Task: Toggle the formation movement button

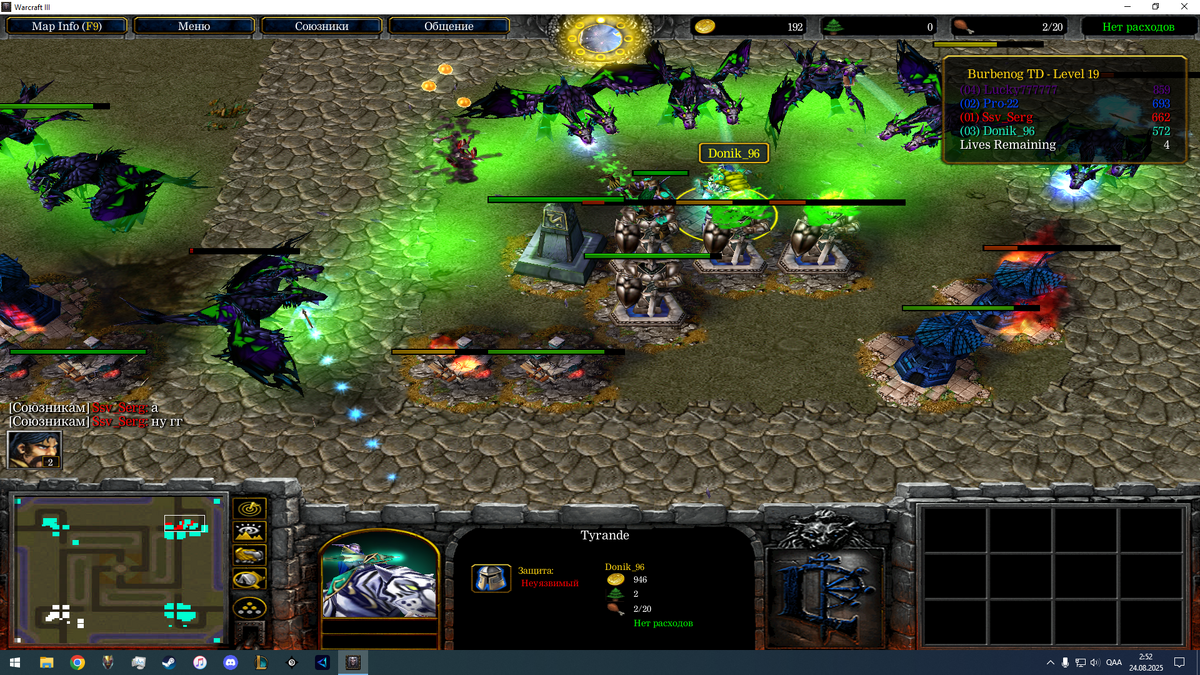Action: tap(249, 607)
